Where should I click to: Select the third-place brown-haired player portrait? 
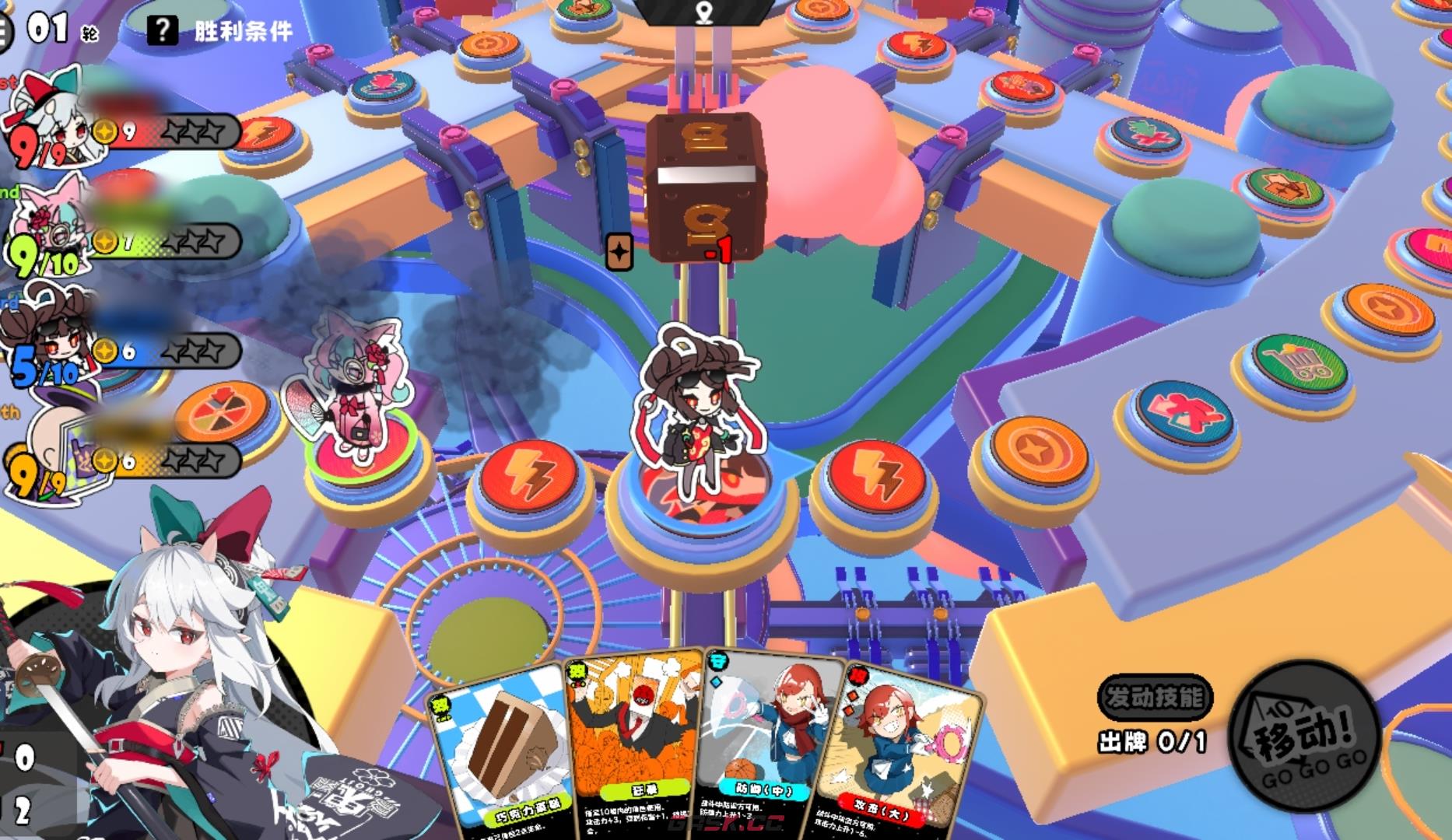point(47,338)
